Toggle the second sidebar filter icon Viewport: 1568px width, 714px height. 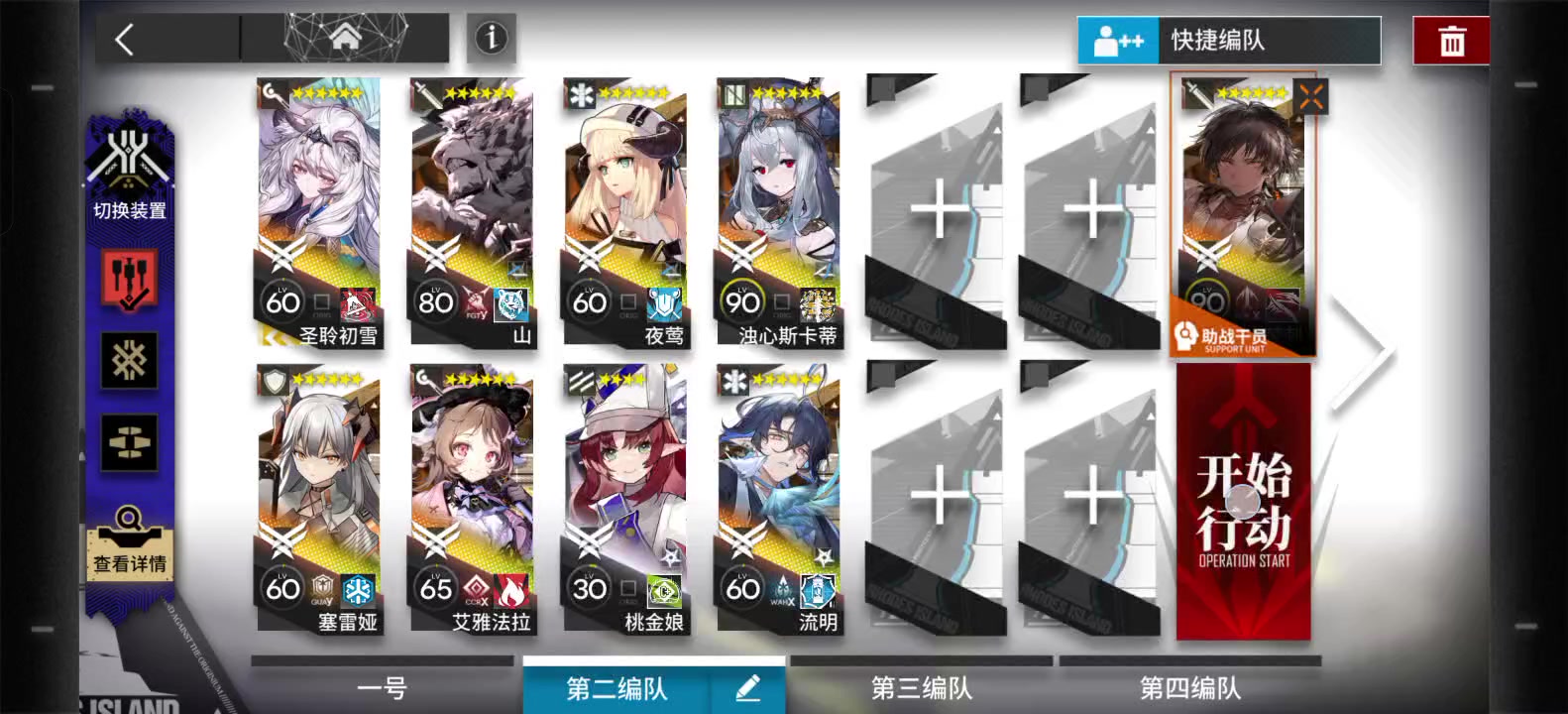[130, 360]
